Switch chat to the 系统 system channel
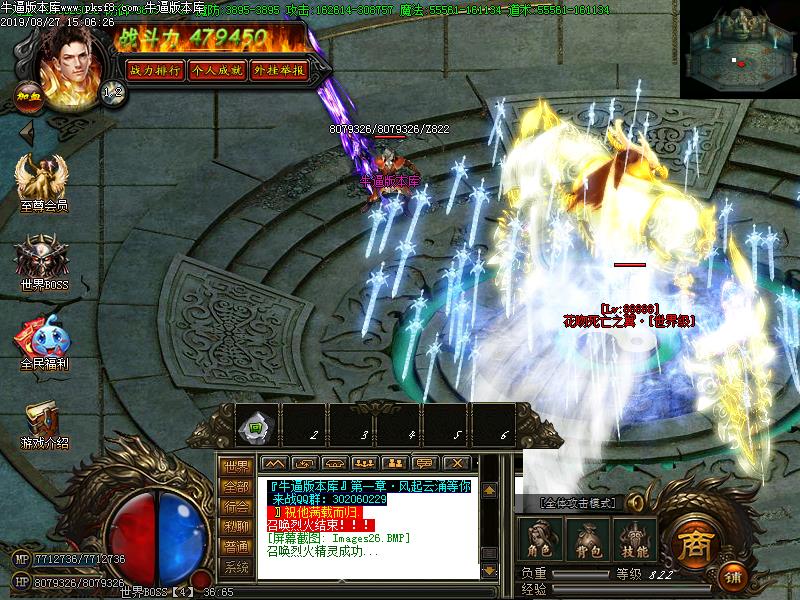This screenshot has height=600, width=800. click(236, 567)
